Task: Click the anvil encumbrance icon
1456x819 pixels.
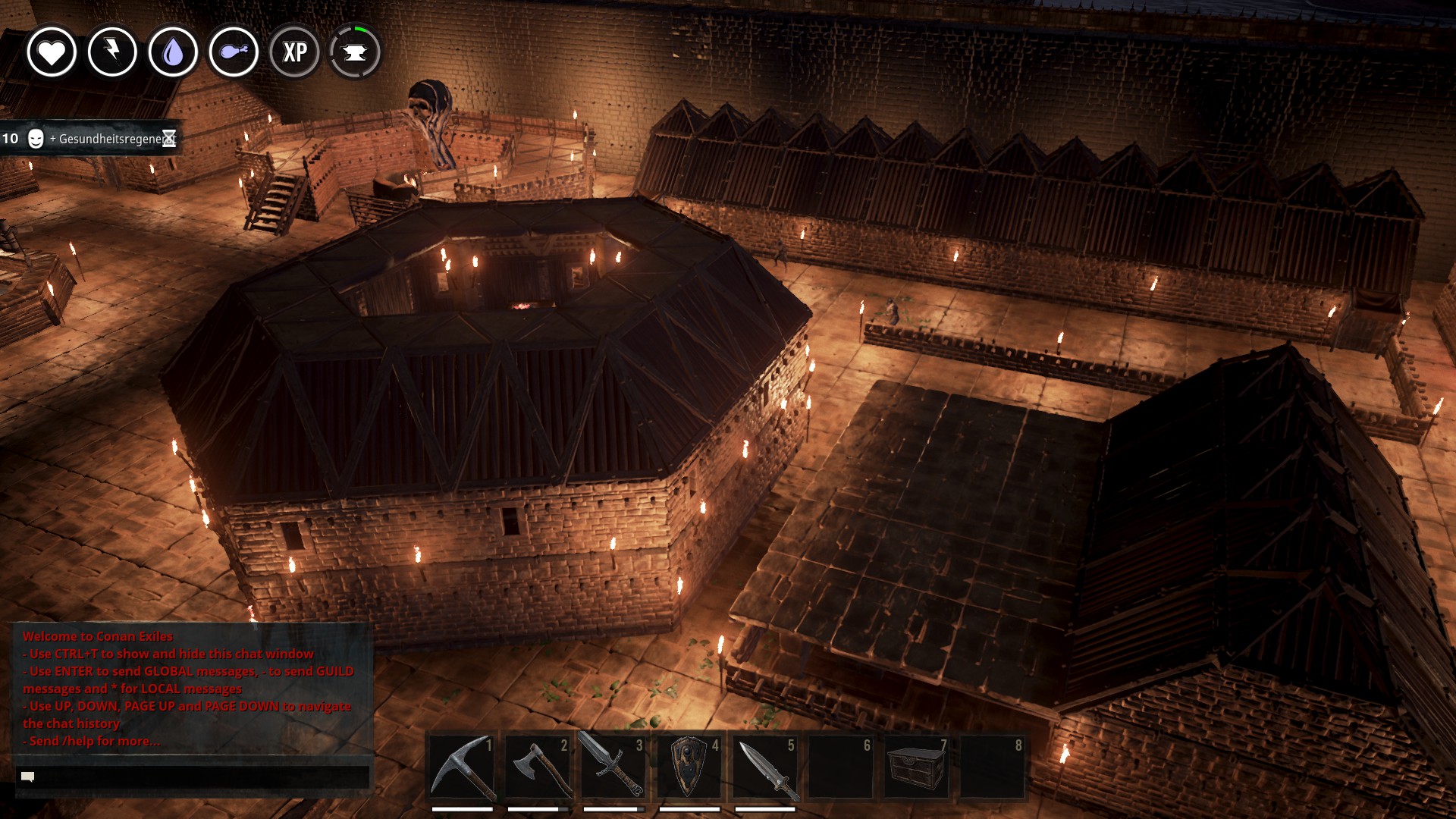Action: [x=355, y=52]
